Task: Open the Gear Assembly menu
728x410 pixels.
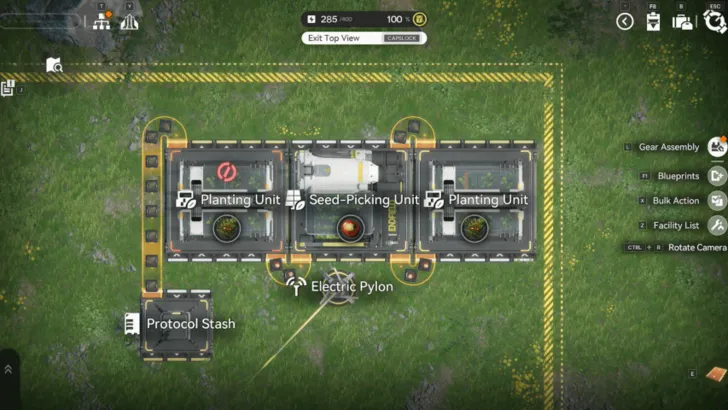Action: (x=717, y=148)
